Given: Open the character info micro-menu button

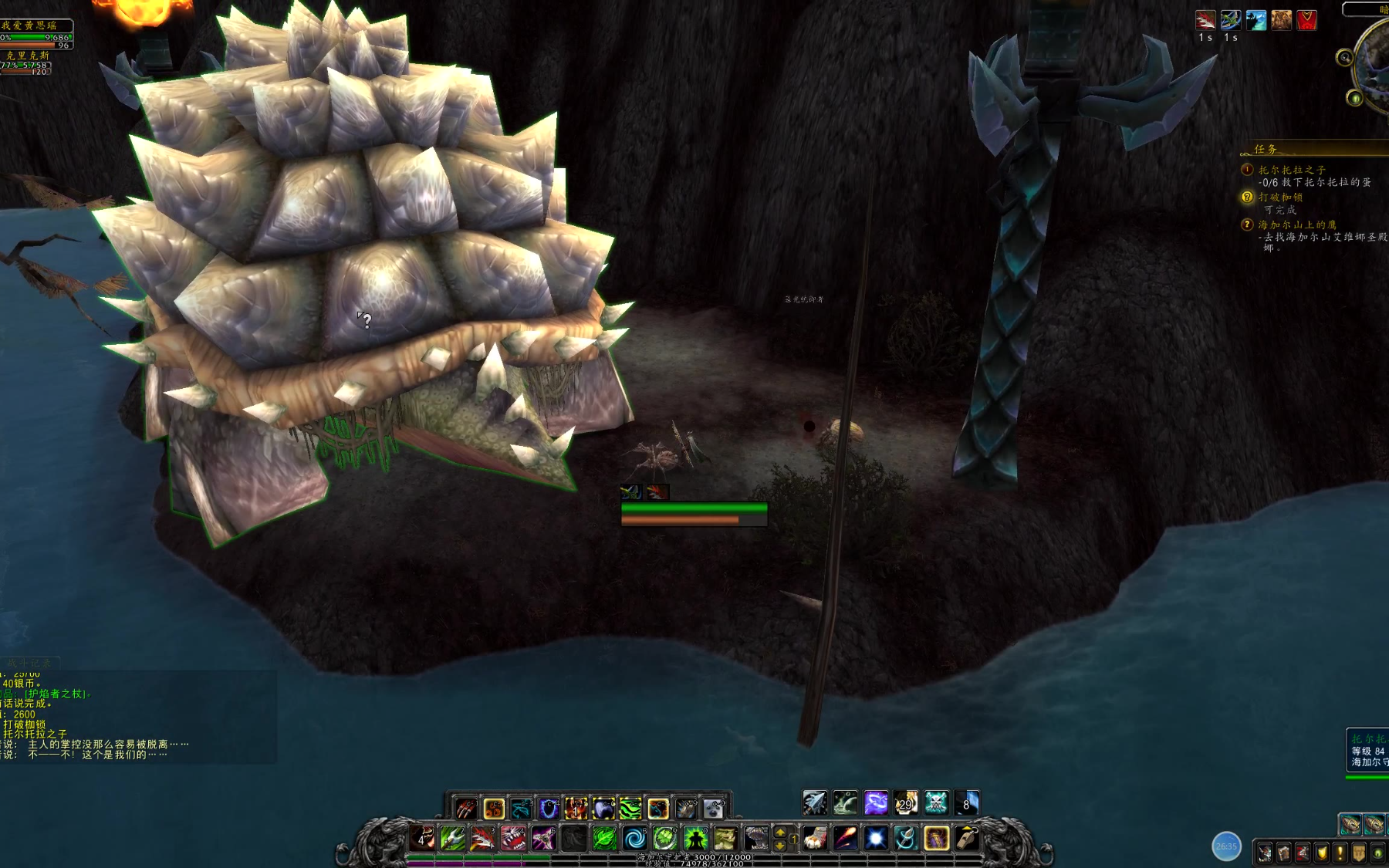Looking at the screenshot, I should pos(1265,853).
